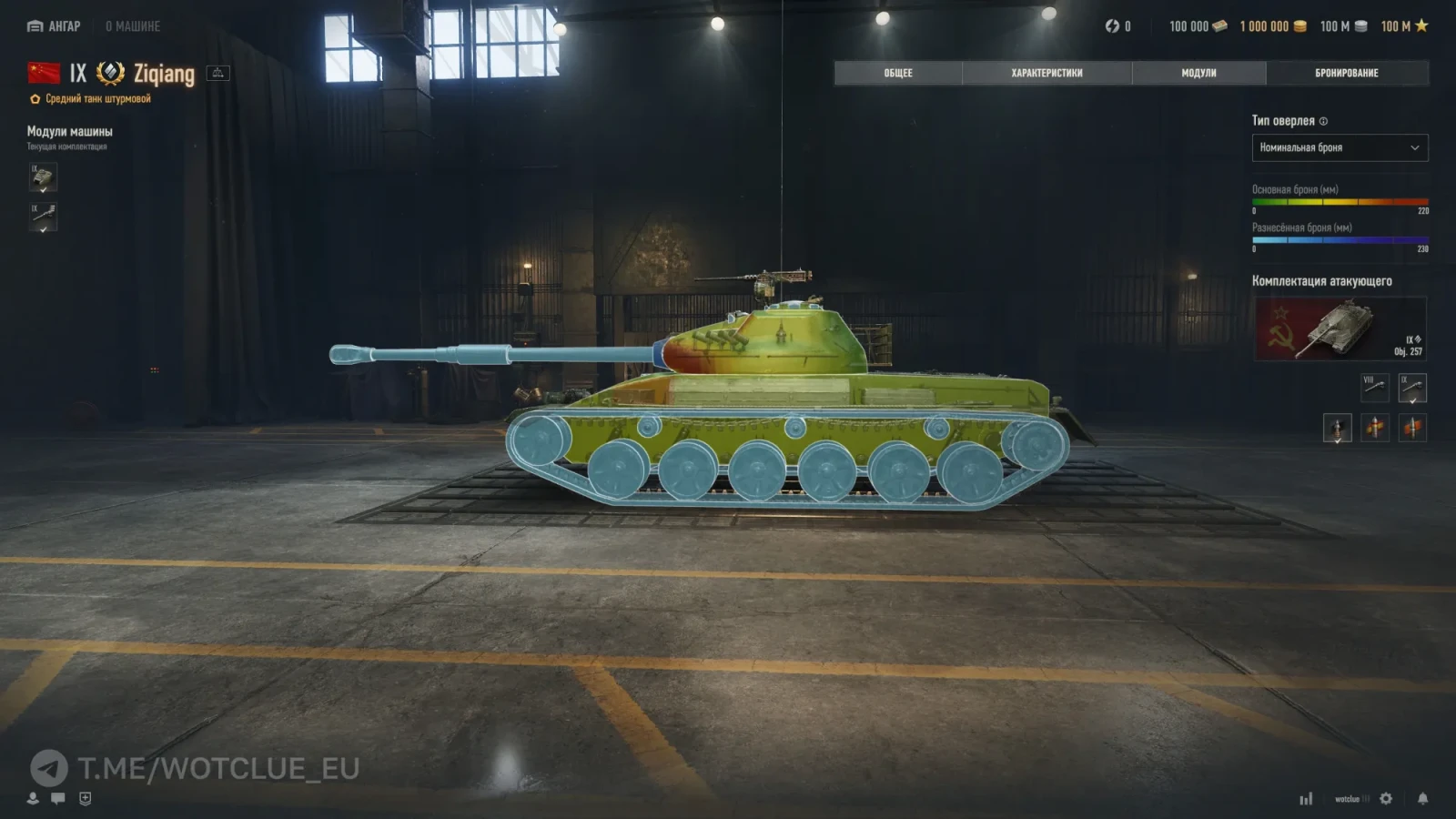Open the Характеристики tab

point(1046,73)
